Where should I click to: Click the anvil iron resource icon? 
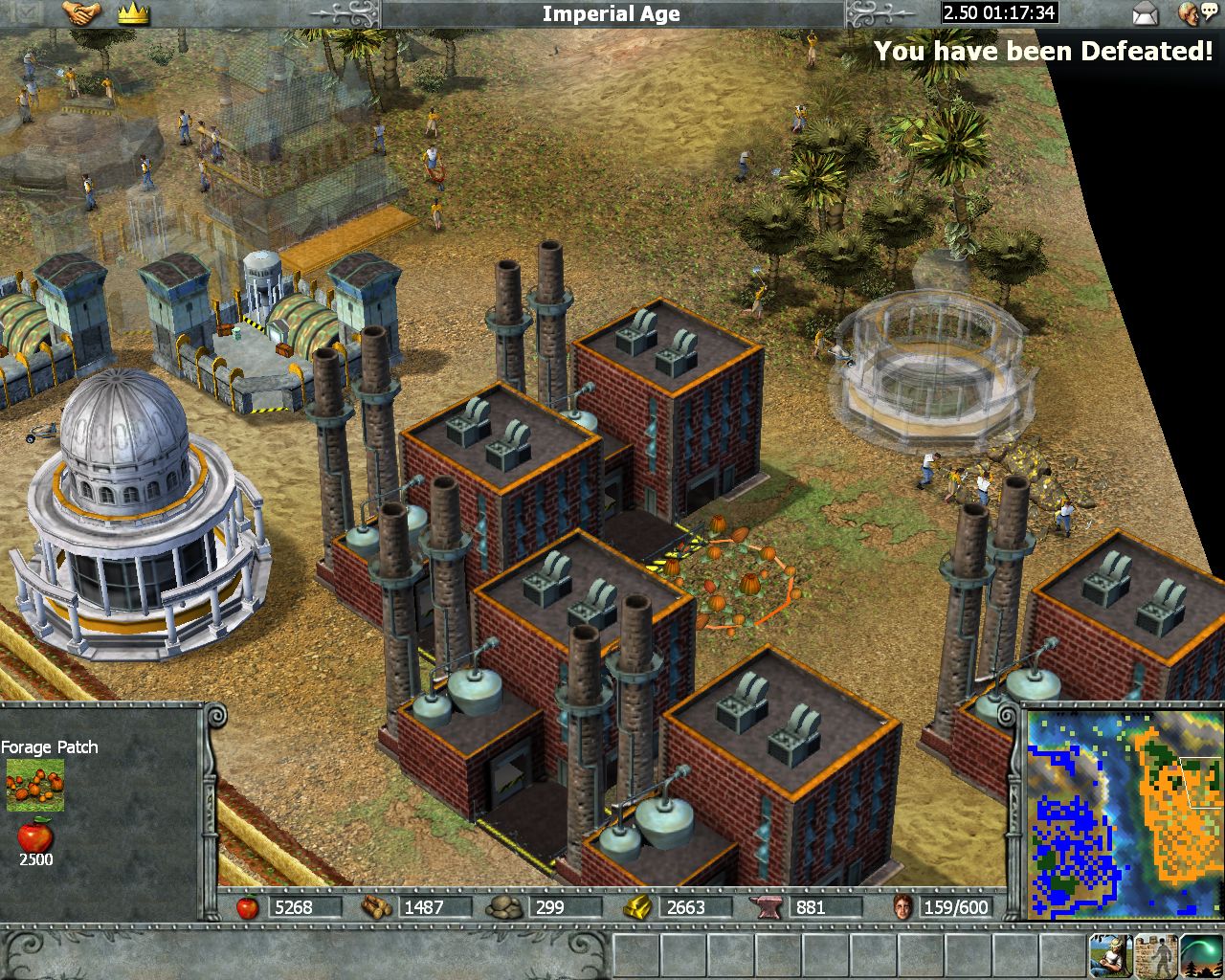768,906
